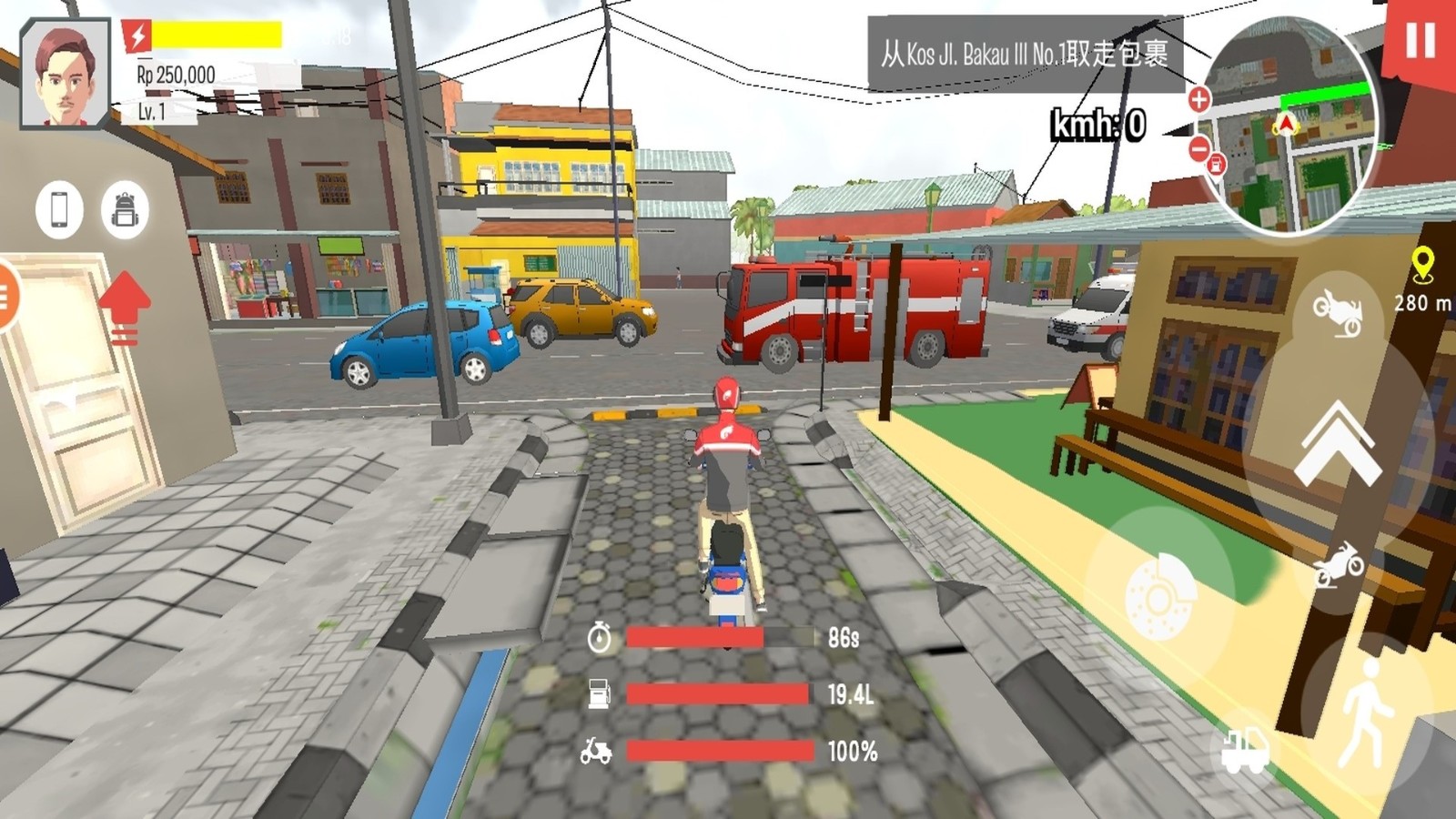Image resolution: width=1456 pixels, height=819 pixels.
Task: Zoom out the minimap with the minus button
Action: [x=1198, y=147]
